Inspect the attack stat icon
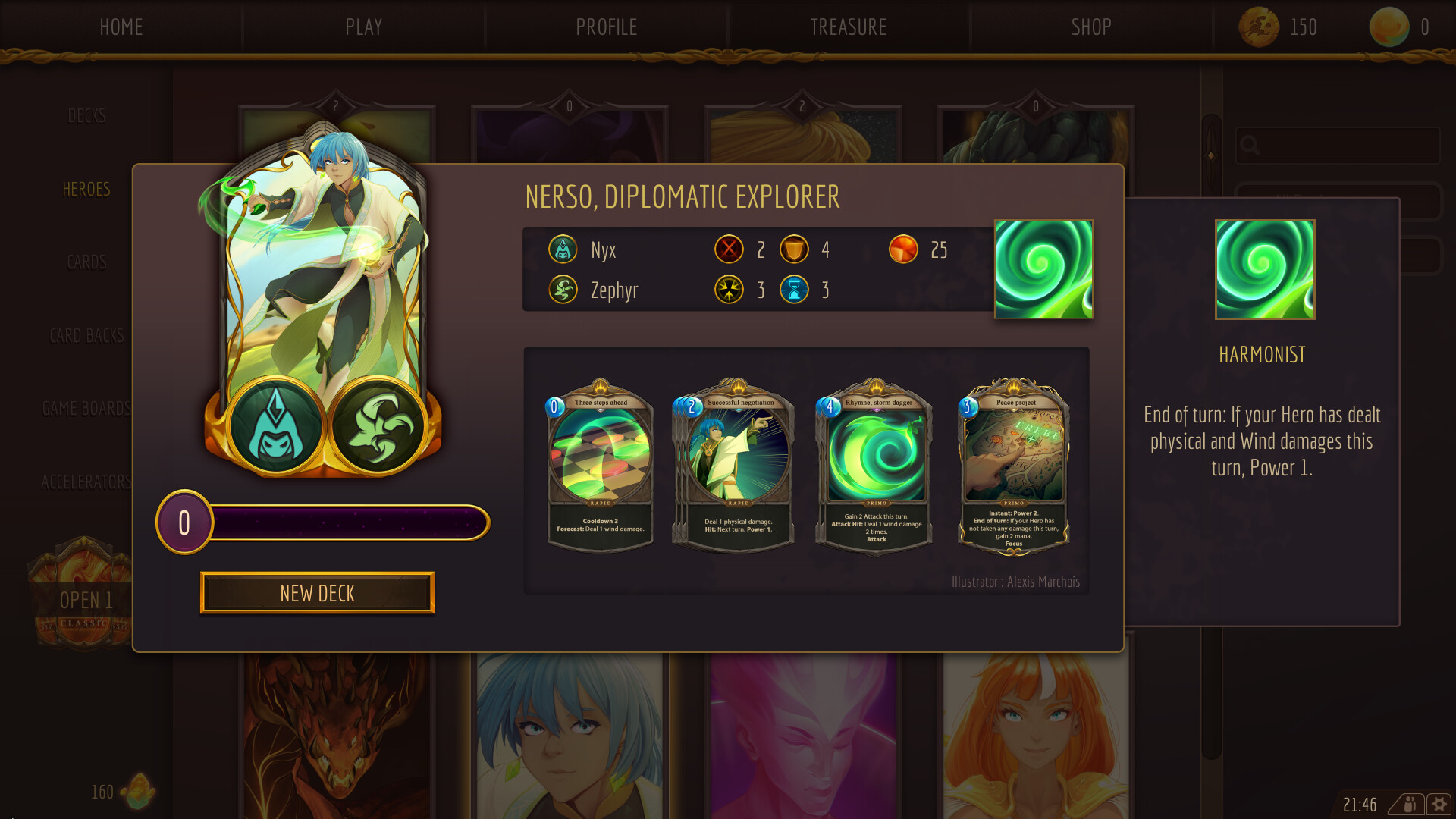This screenshot has width=1456, height=819. pyautogui.click(x=729, y=249)
